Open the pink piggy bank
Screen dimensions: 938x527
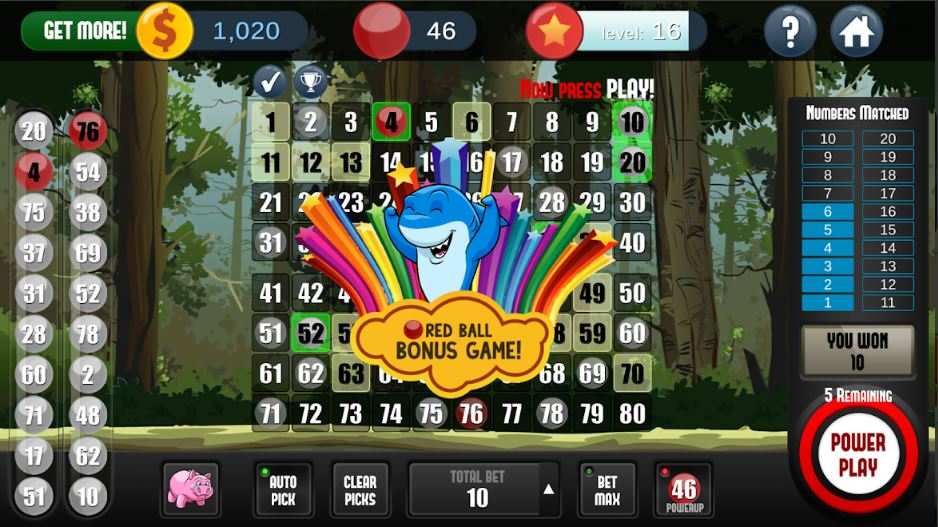pos(189,489)
